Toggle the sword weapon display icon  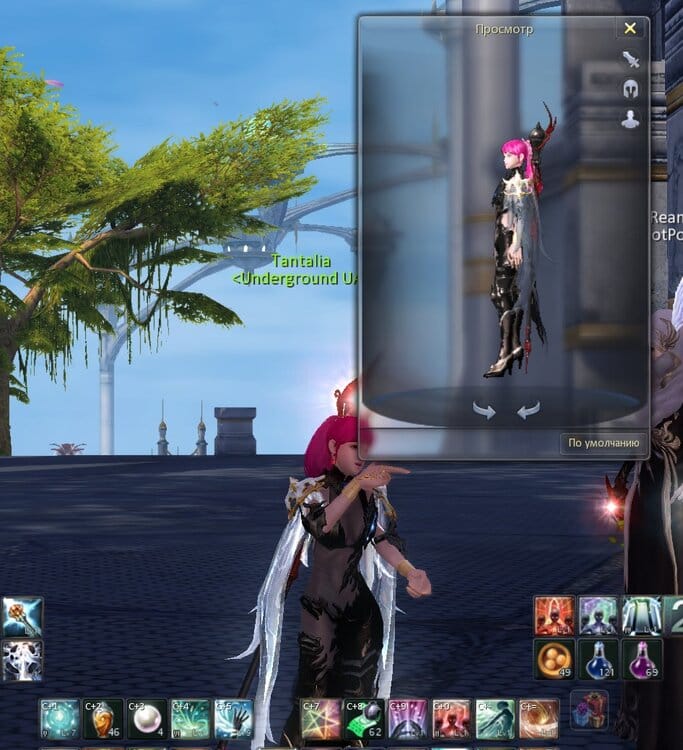(630, 59)
